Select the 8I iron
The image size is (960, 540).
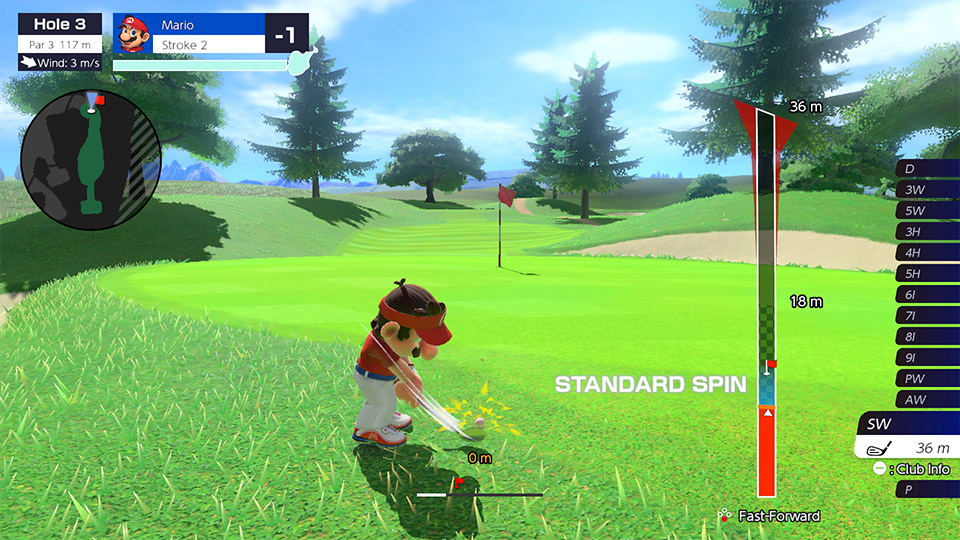[927, 336]
